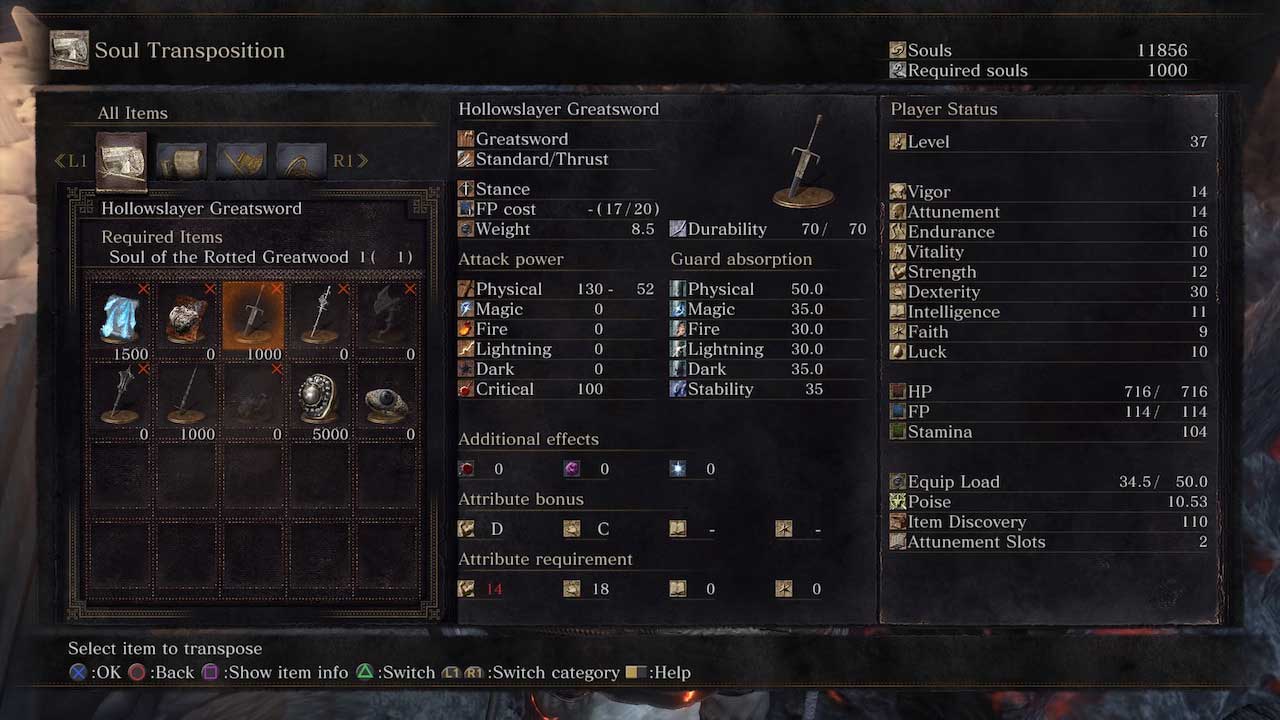
Task: Click the Vigor stat icon in Player Status
Action: [896, 191]
